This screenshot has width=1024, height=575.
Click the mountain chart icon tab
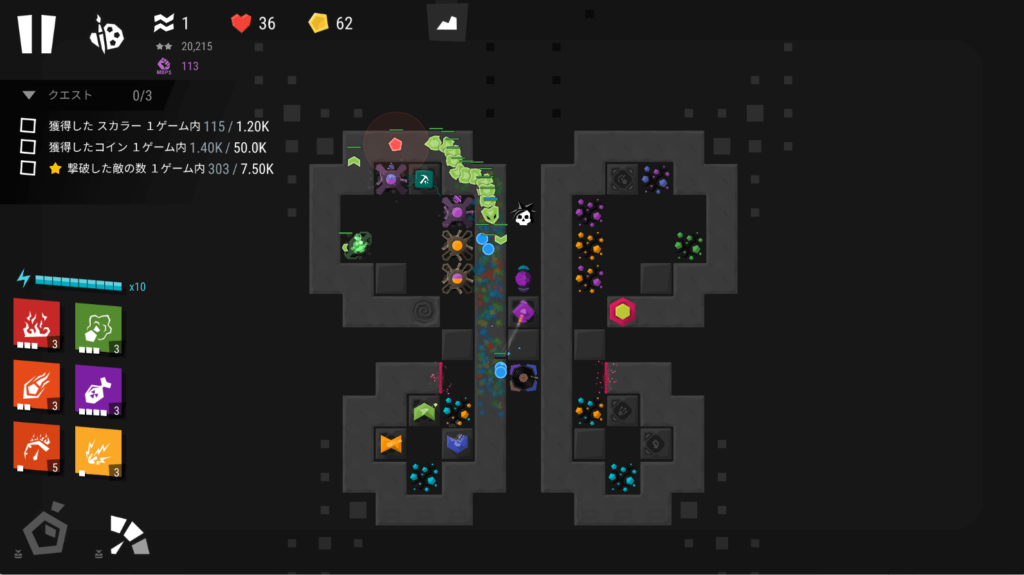pyautogui.click(x=447, y=22)
